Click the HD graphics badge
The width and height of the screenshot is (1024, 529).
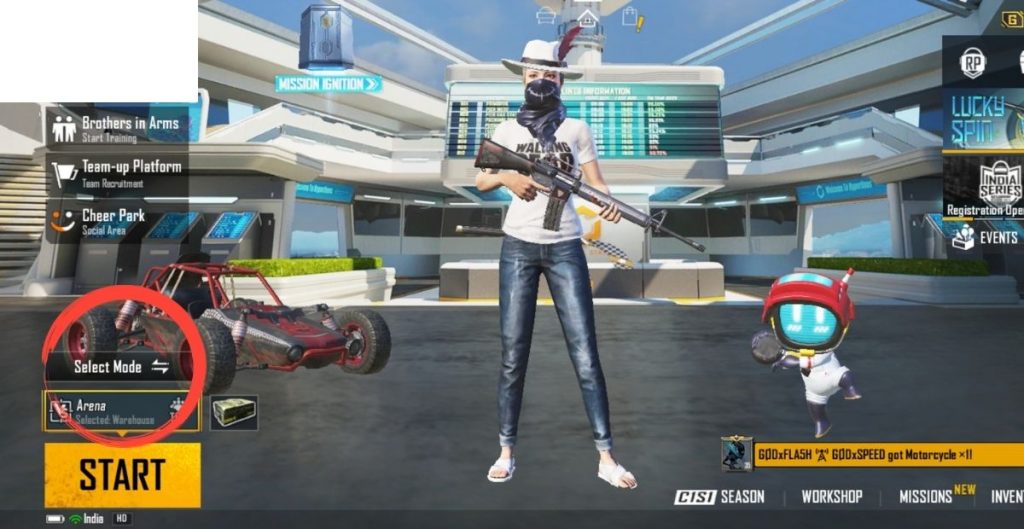[x=122, y=519]
